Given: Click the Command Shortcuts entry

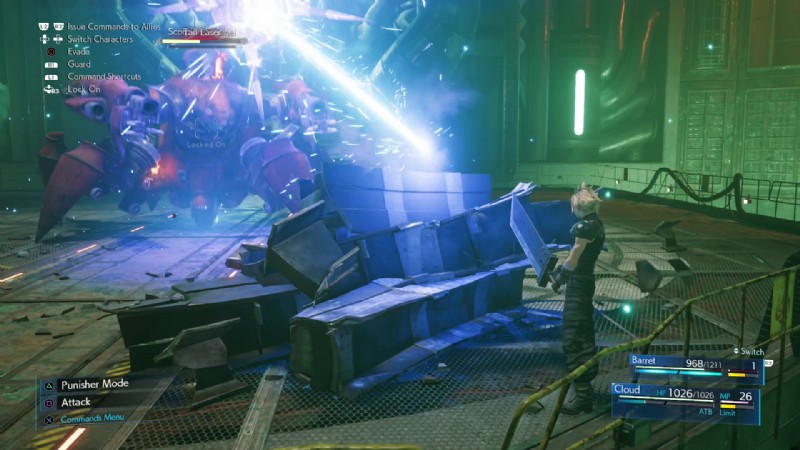Looking at the screenshot, I should (x=104, y=77).
